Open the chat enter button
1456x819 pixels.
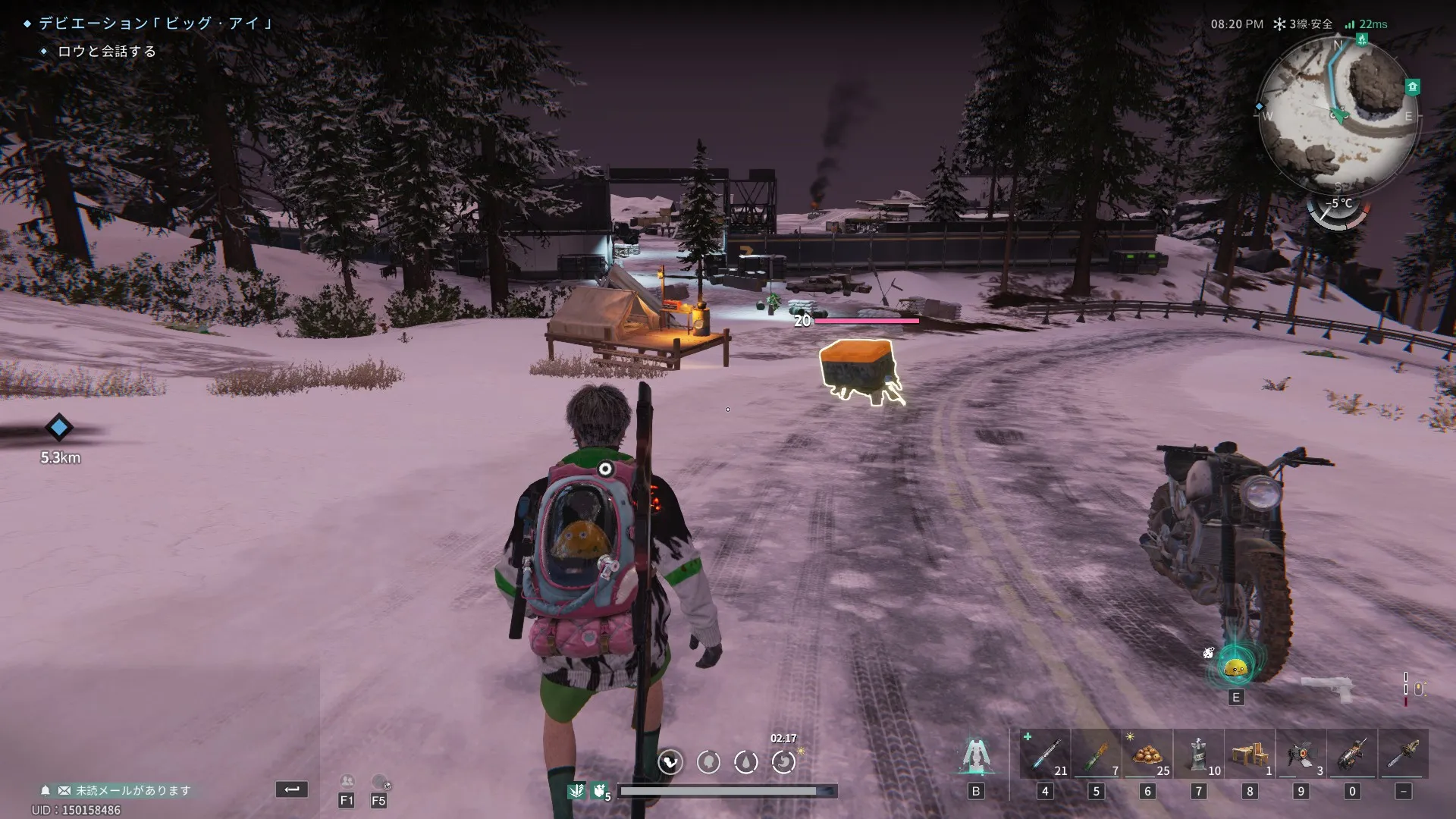coord(292,789)
